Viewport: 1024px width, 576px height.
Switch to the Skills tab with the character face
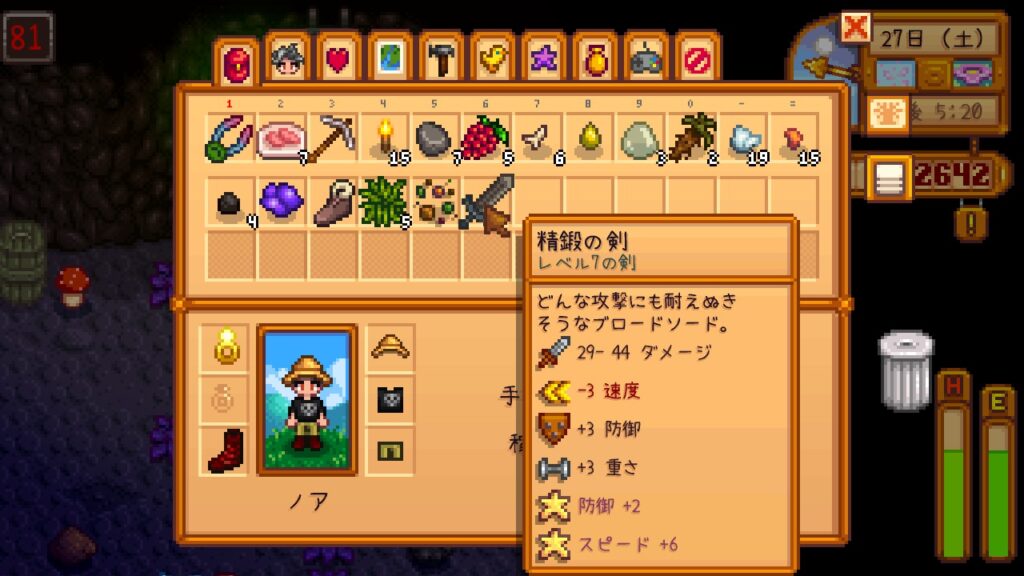(289, 60)
